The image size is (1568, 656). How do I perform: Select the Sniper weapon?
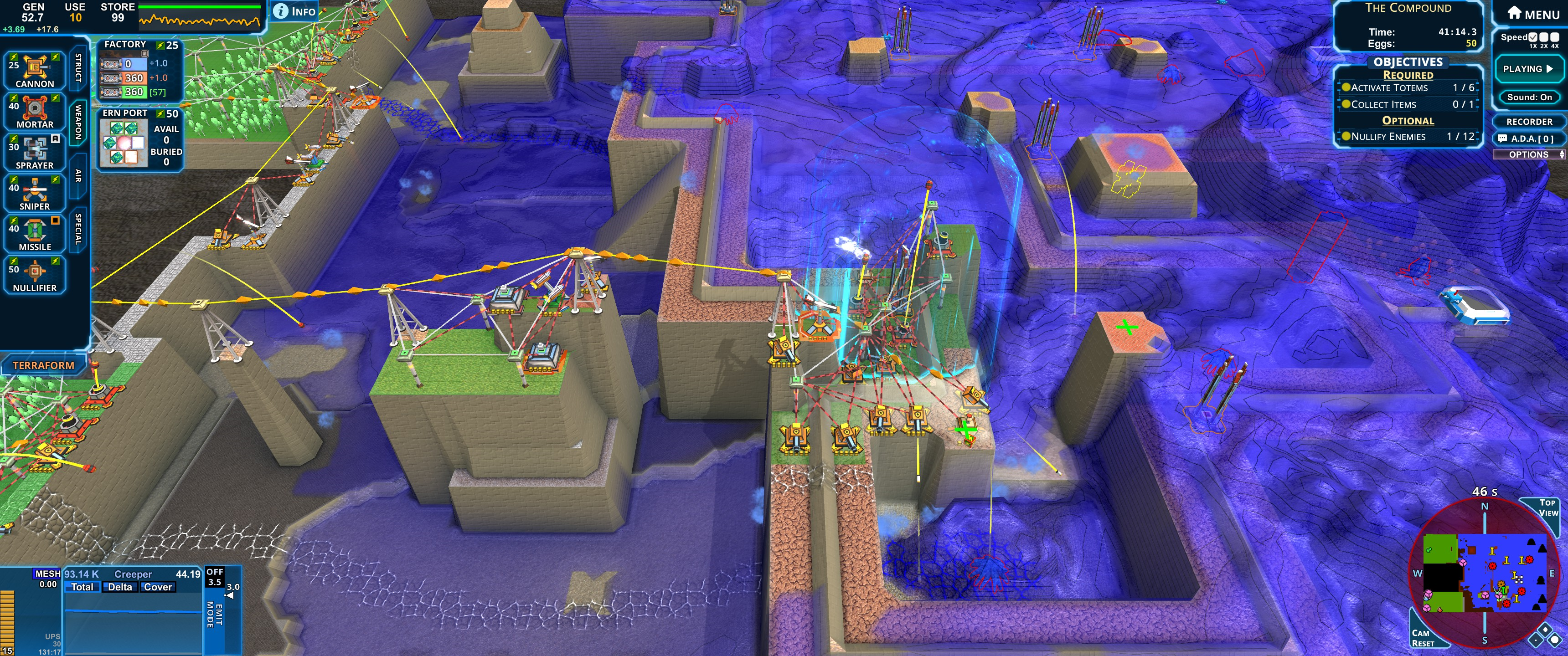pyautogui.click(x=35, y=193)
